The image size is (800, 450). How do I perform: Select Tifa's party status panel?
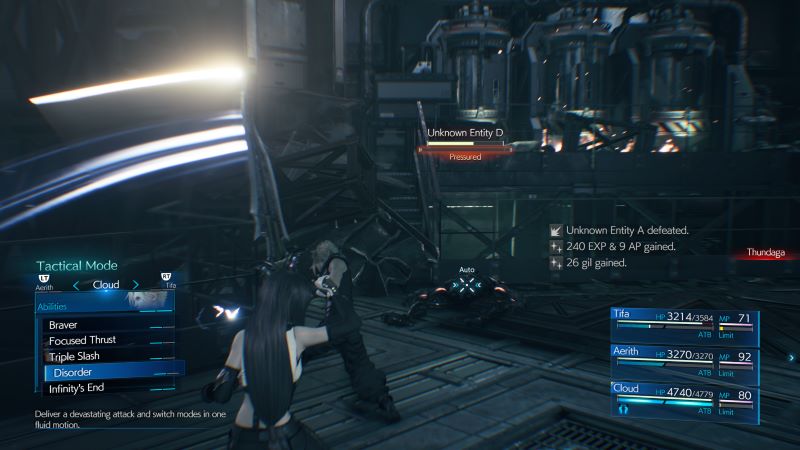(x=684, y=325)
